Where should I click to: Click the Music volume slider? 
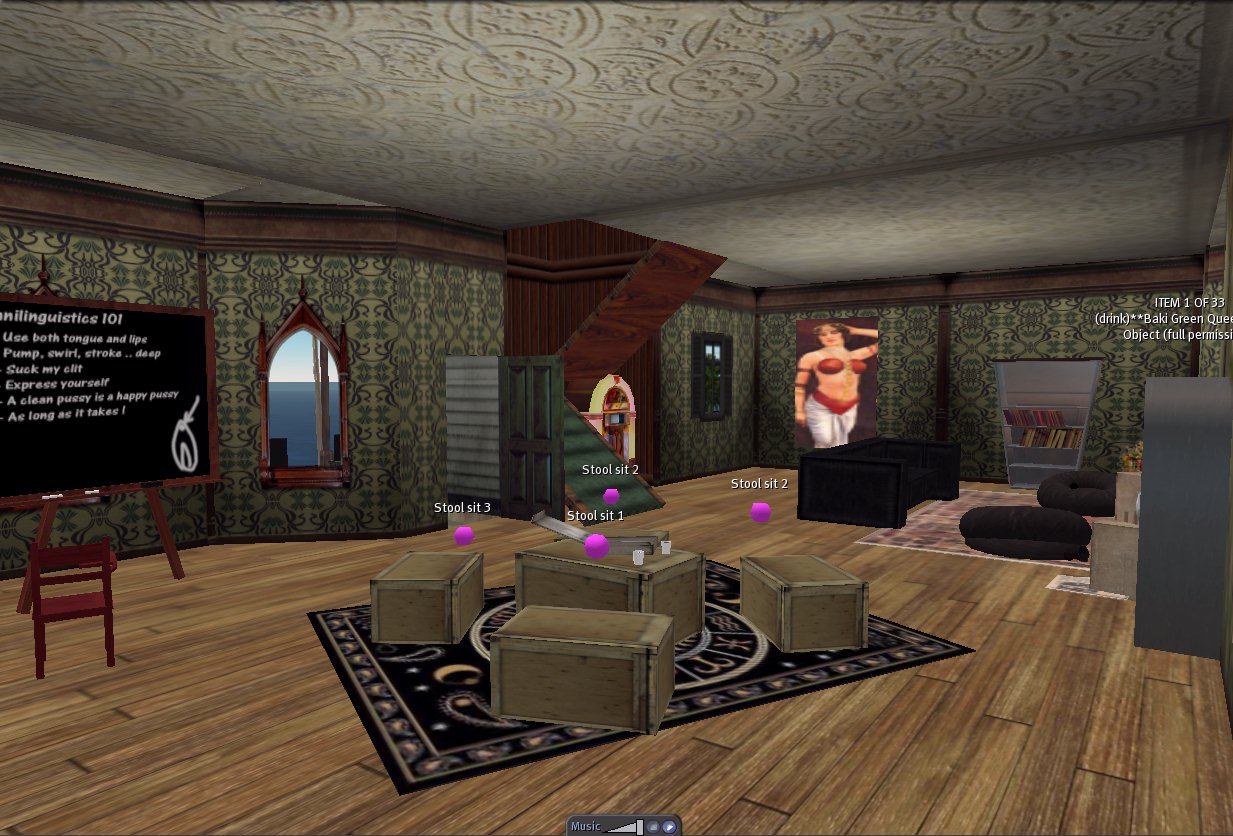pos(625,827)
